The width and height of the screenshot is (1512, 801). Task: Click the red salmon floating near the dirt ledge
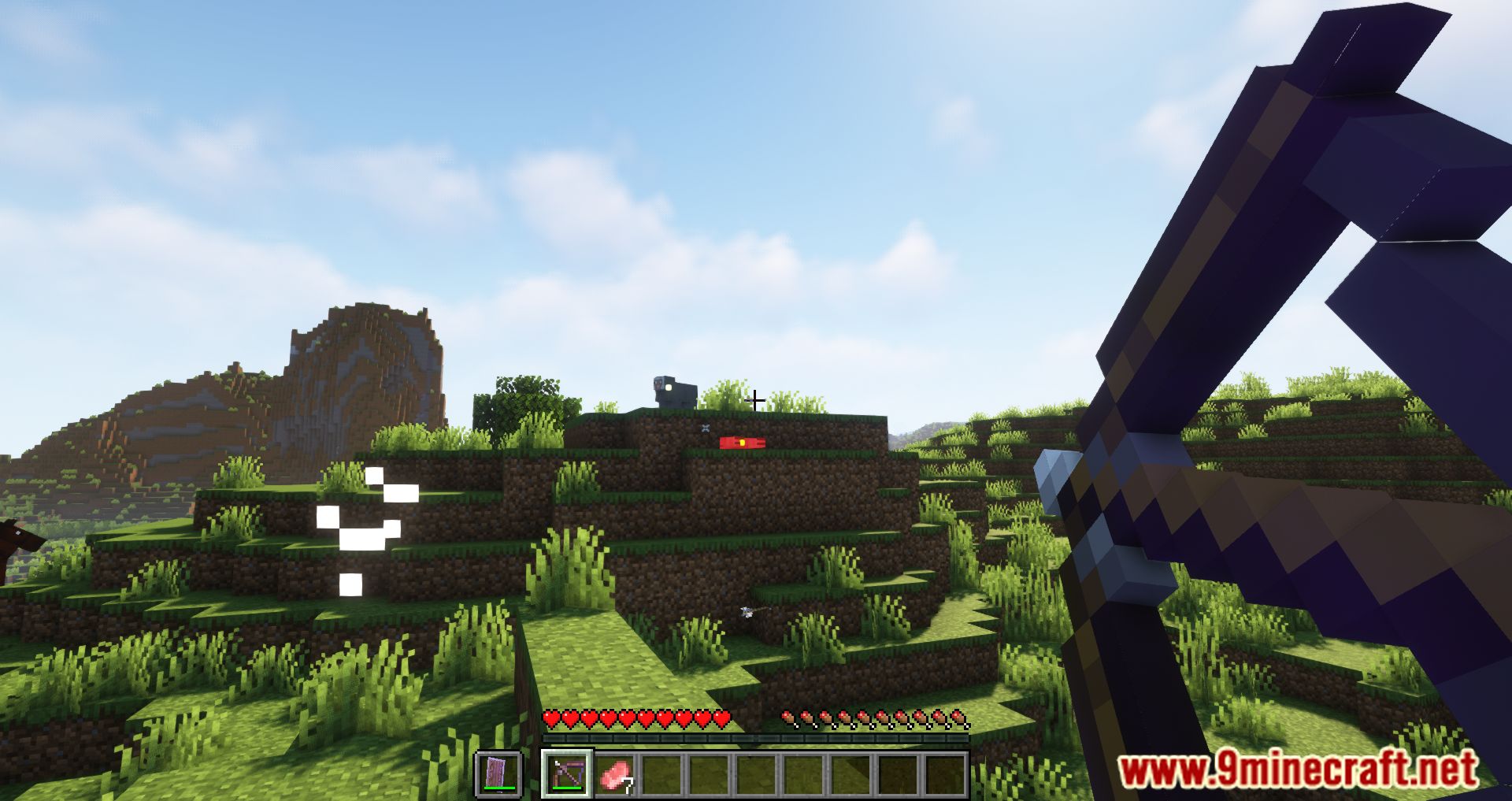[x=740, y=443]
